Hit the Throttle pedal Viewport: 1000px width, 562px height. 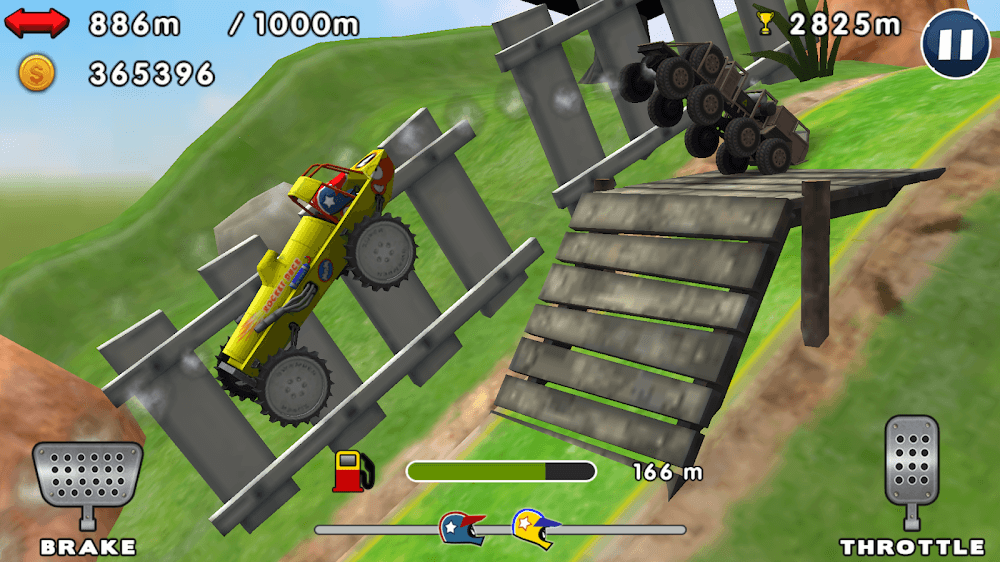pyautogui.click(x=911, y=462)
